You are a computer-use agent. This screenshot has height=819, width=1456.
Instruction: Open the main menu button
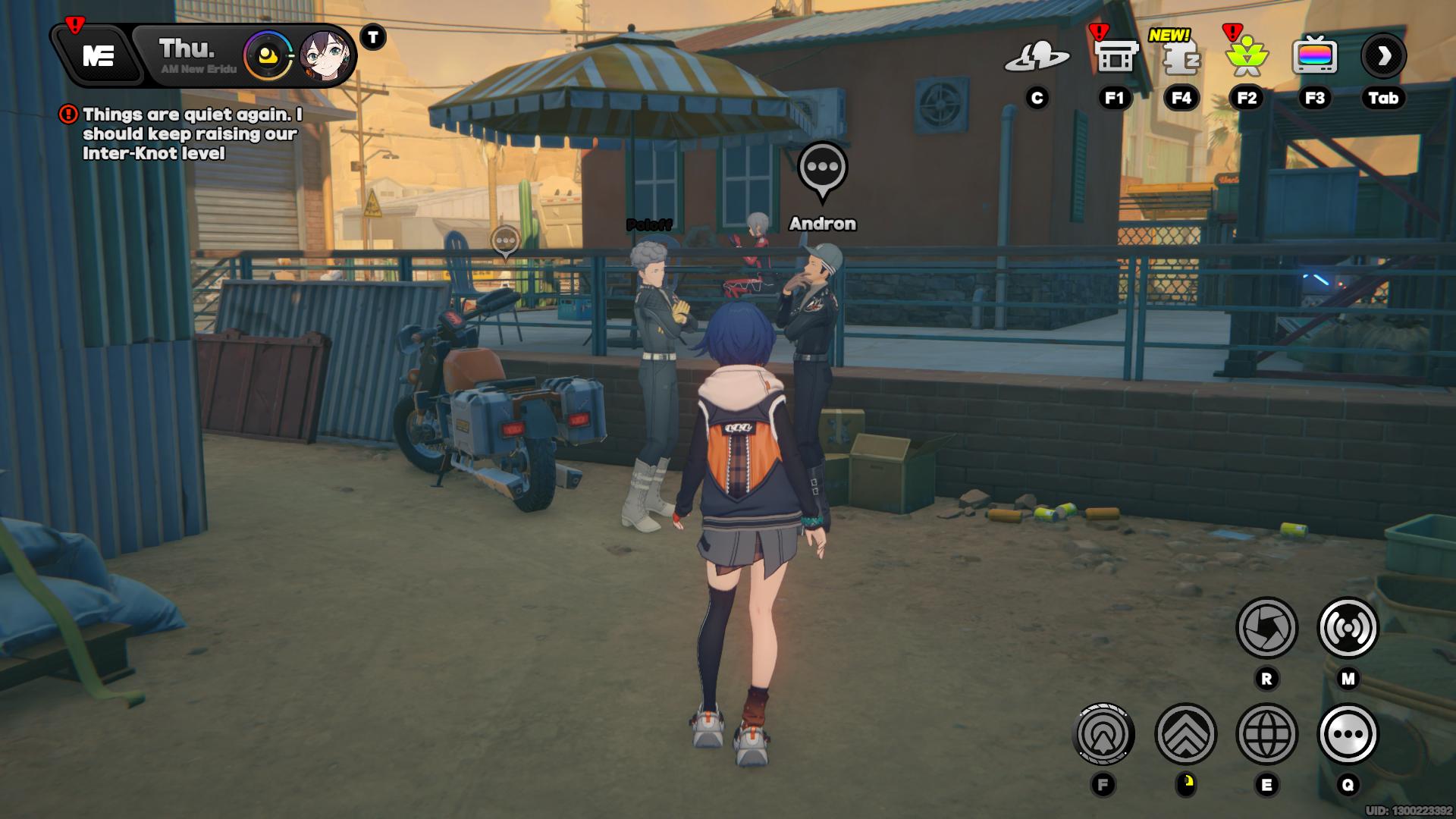tap(99, 55)
